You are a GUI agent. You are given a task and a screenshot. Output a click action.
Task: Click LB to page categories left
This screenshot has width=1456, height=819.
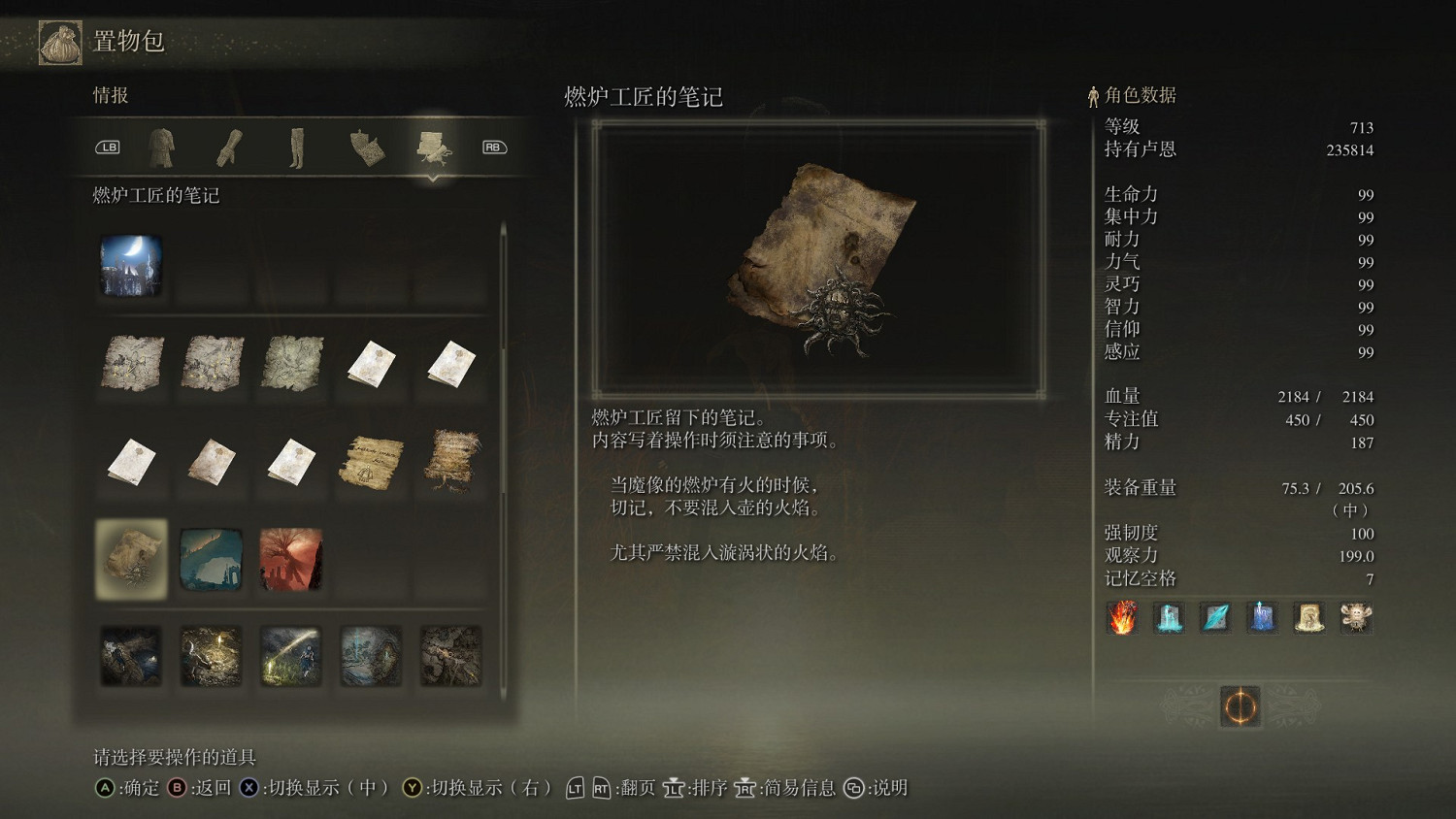[x=109, y=147]
